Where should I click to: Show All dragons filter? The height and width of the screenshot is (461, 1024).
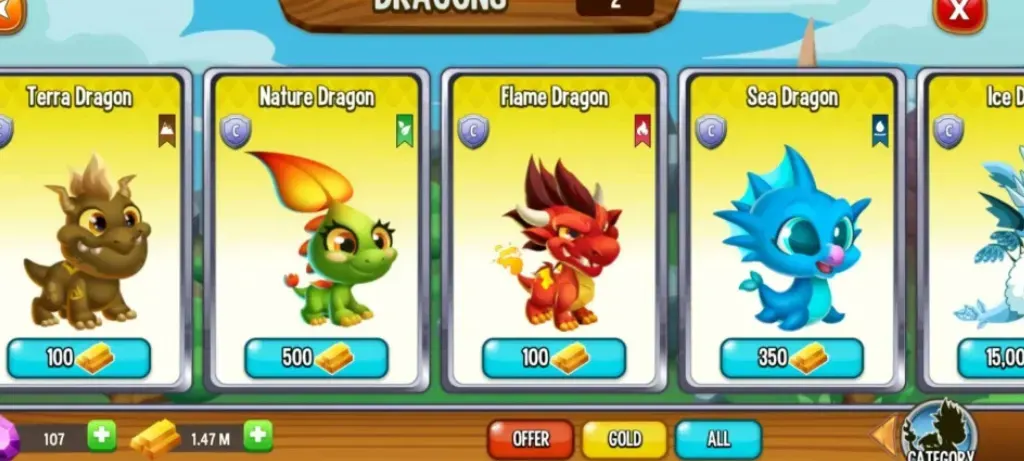(717, 439)
